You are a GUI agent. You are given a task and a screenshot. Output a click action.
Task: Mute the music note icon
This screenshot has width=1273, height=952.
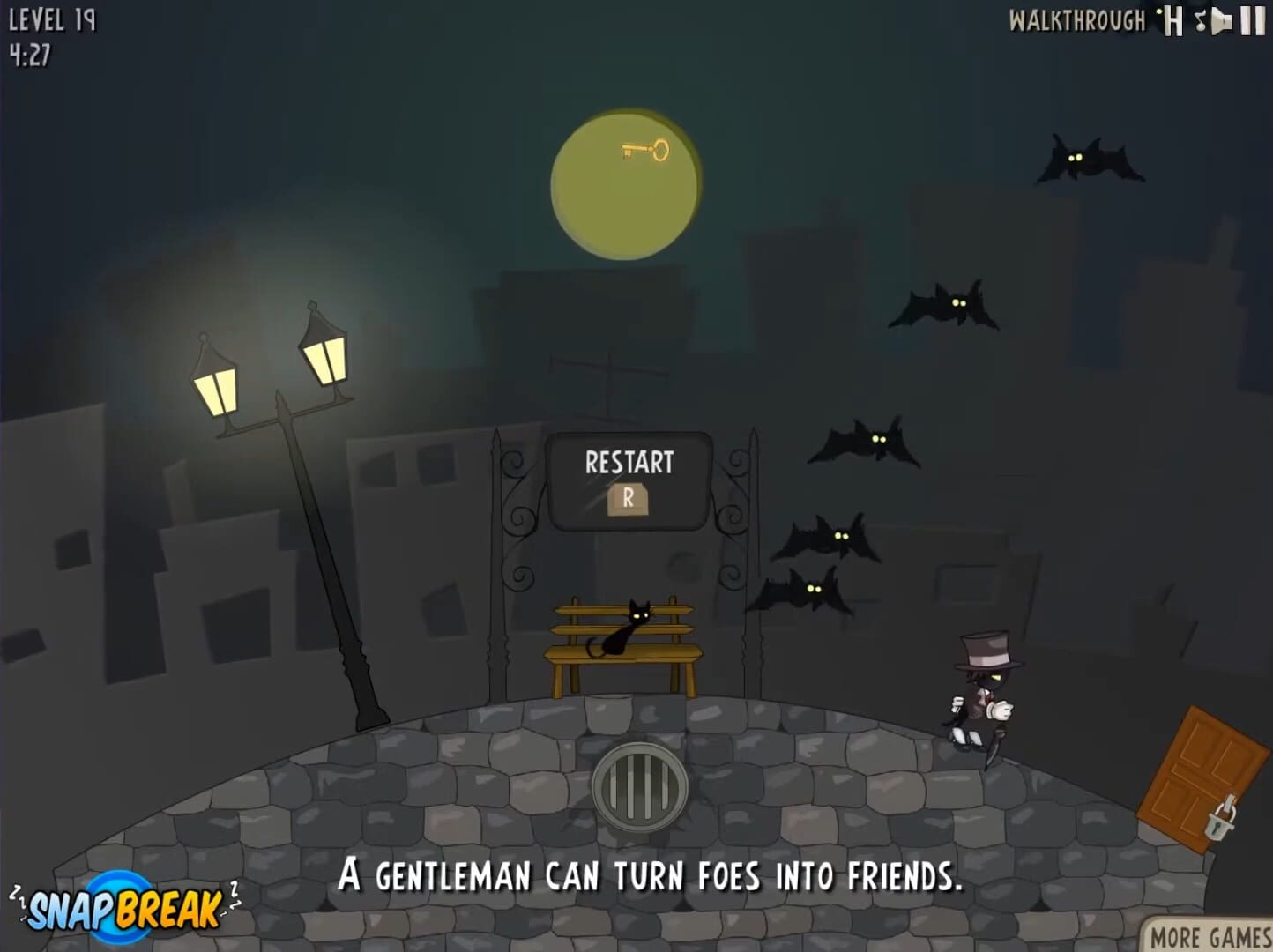pyautogui.click(x=1200, y=21)
